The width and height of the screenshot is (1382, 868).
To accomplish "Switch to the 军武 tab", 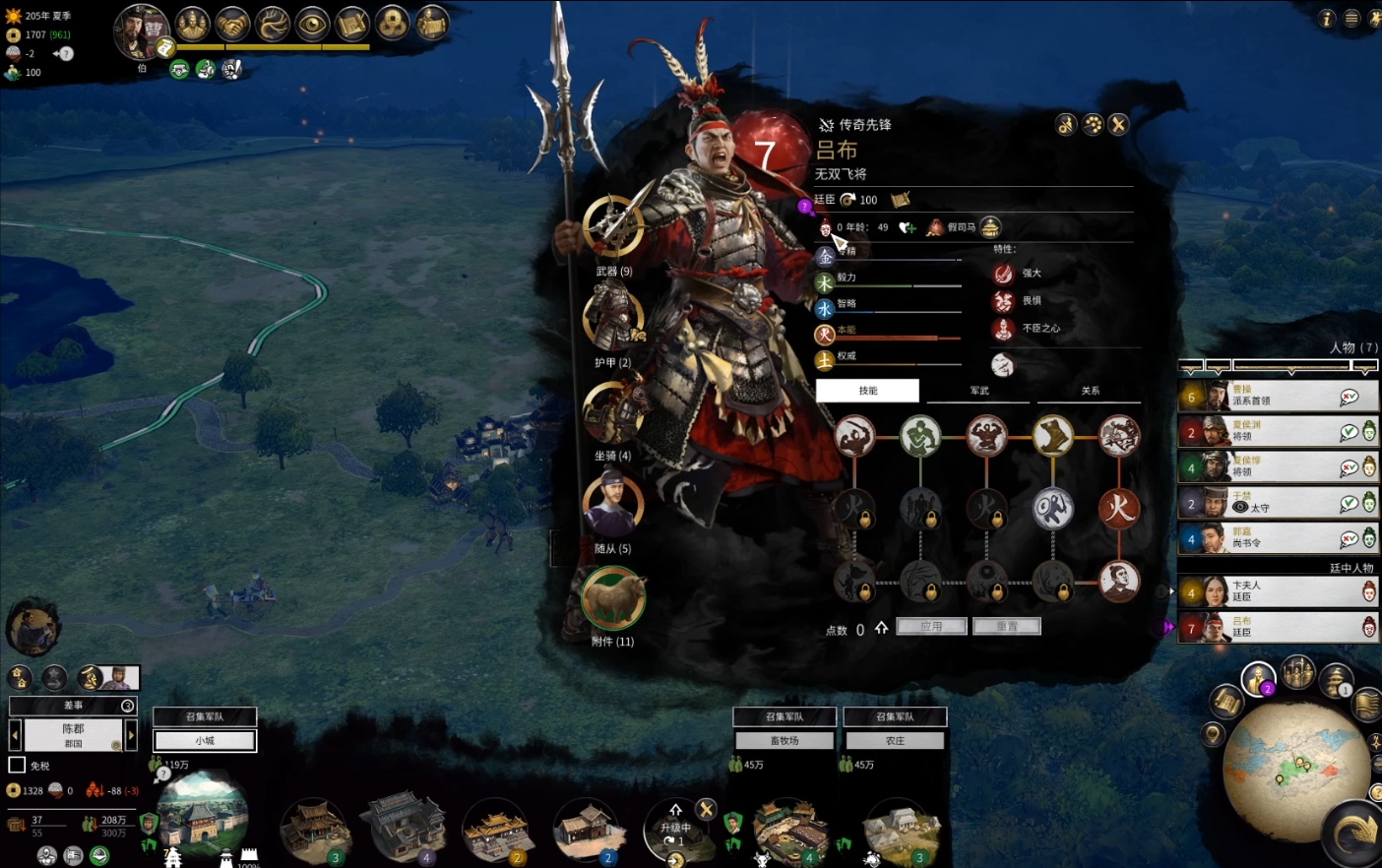I will coord(979,391).
